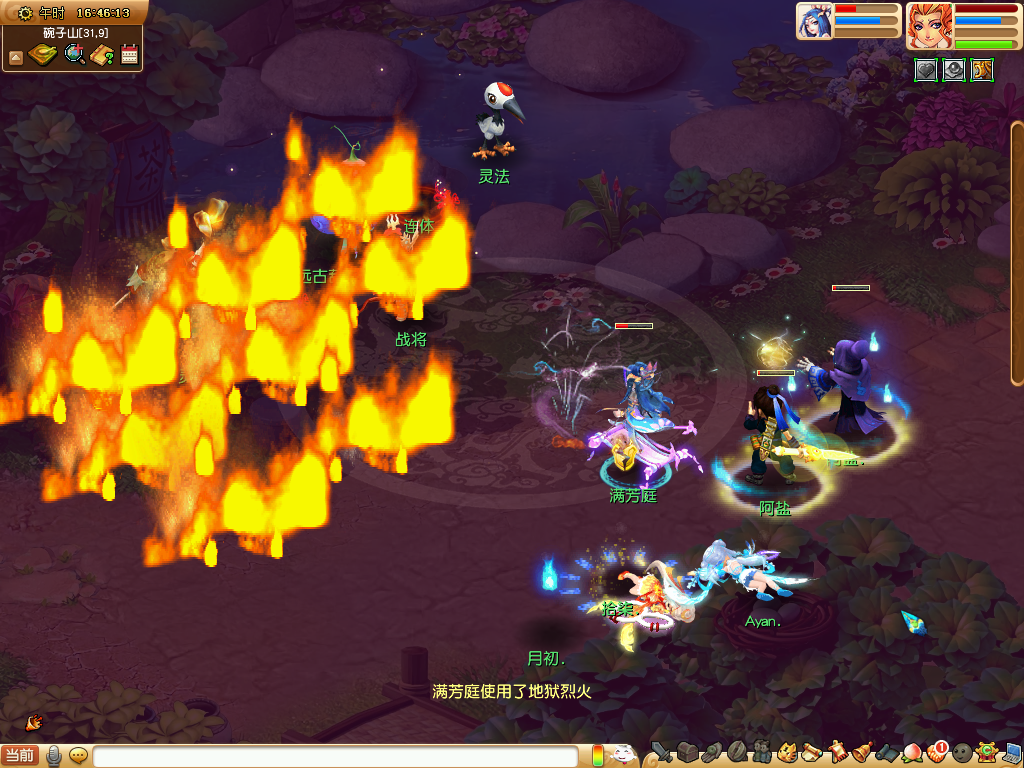Open the calendar events icon
1024x768 pixels.
point(128,55)
